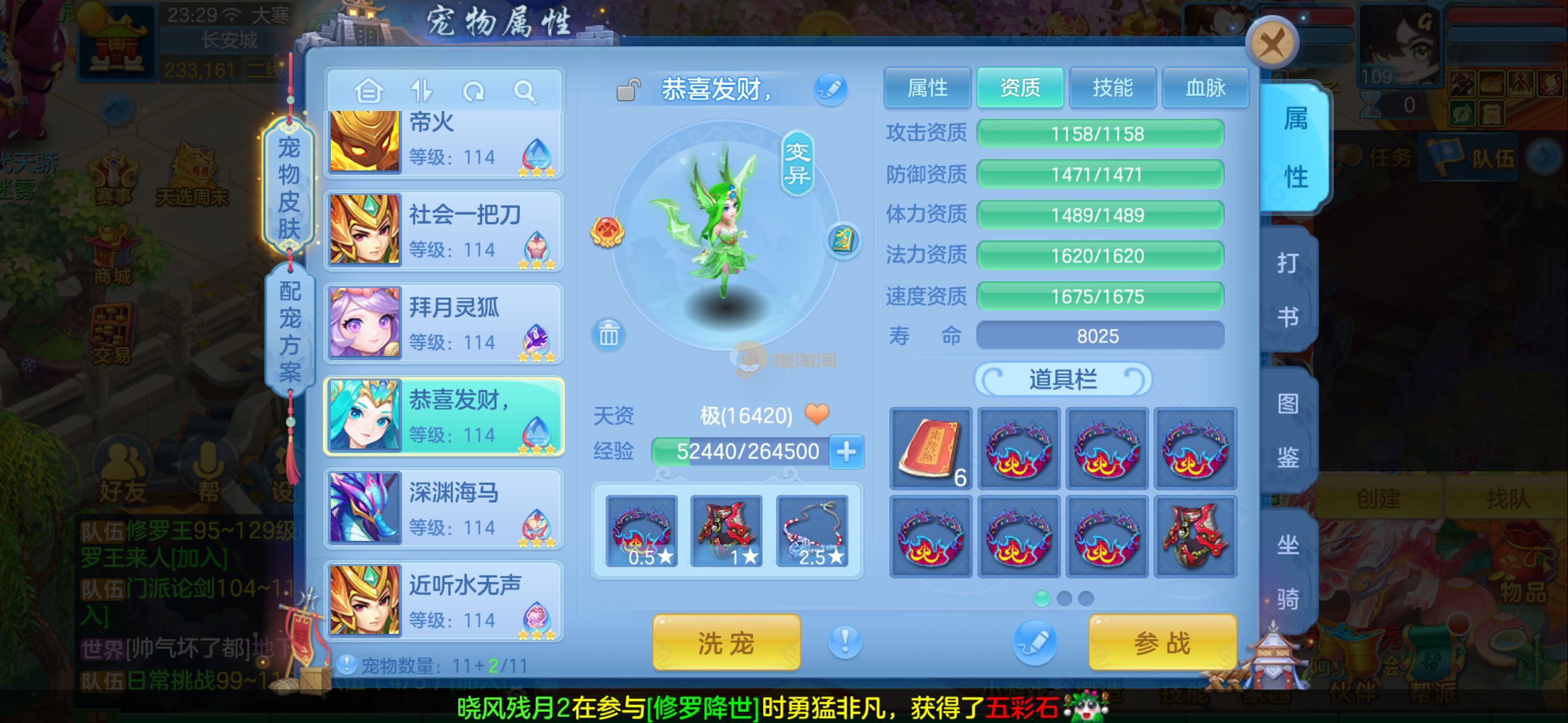
Task: Open the 宠物皮肤 side tab
Action: click(289, 187)
